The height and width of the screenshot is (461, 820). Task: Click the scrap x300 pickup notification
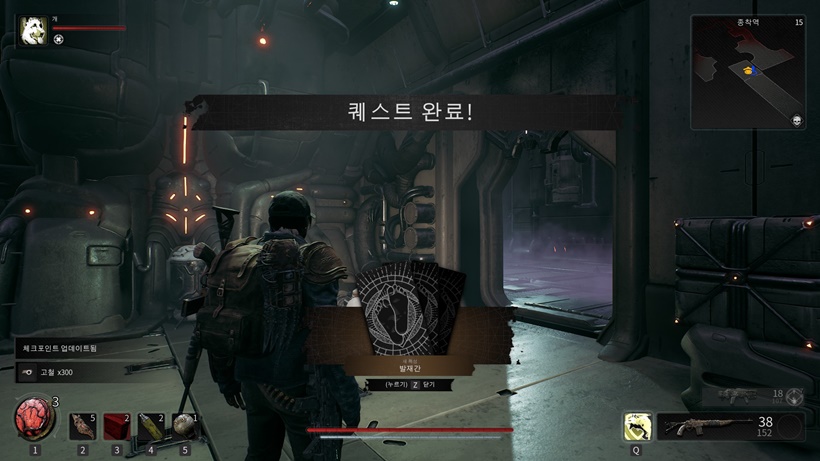(75, 372)
